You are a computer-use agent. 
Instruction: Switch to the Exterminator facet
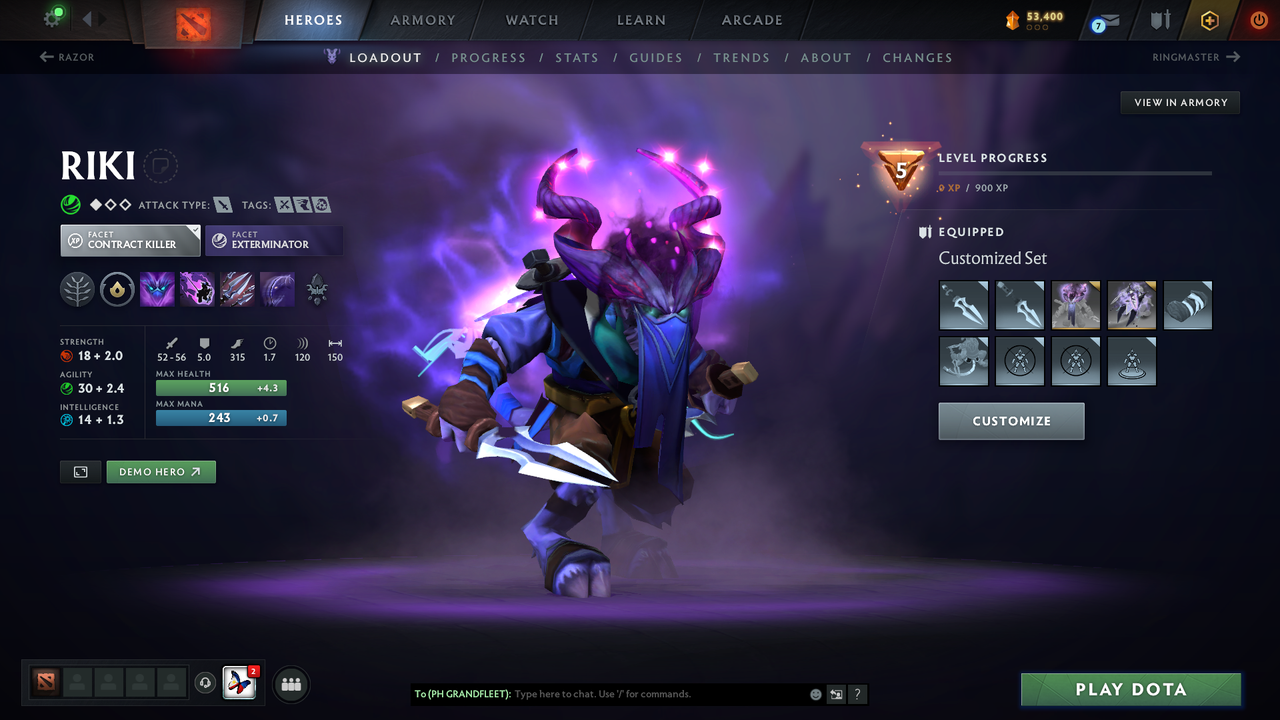tap(274, 240)
